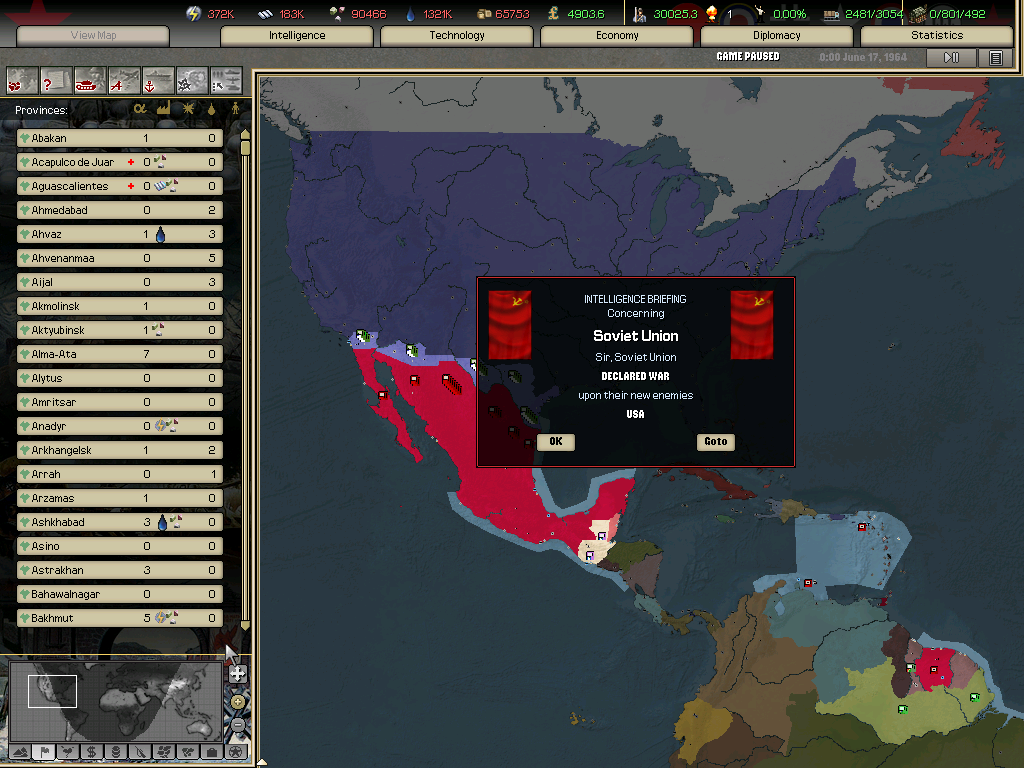This screenshot has height=768, width=1024.
Task: Pick Arkhangelsk from the province list
Action: 120,450
